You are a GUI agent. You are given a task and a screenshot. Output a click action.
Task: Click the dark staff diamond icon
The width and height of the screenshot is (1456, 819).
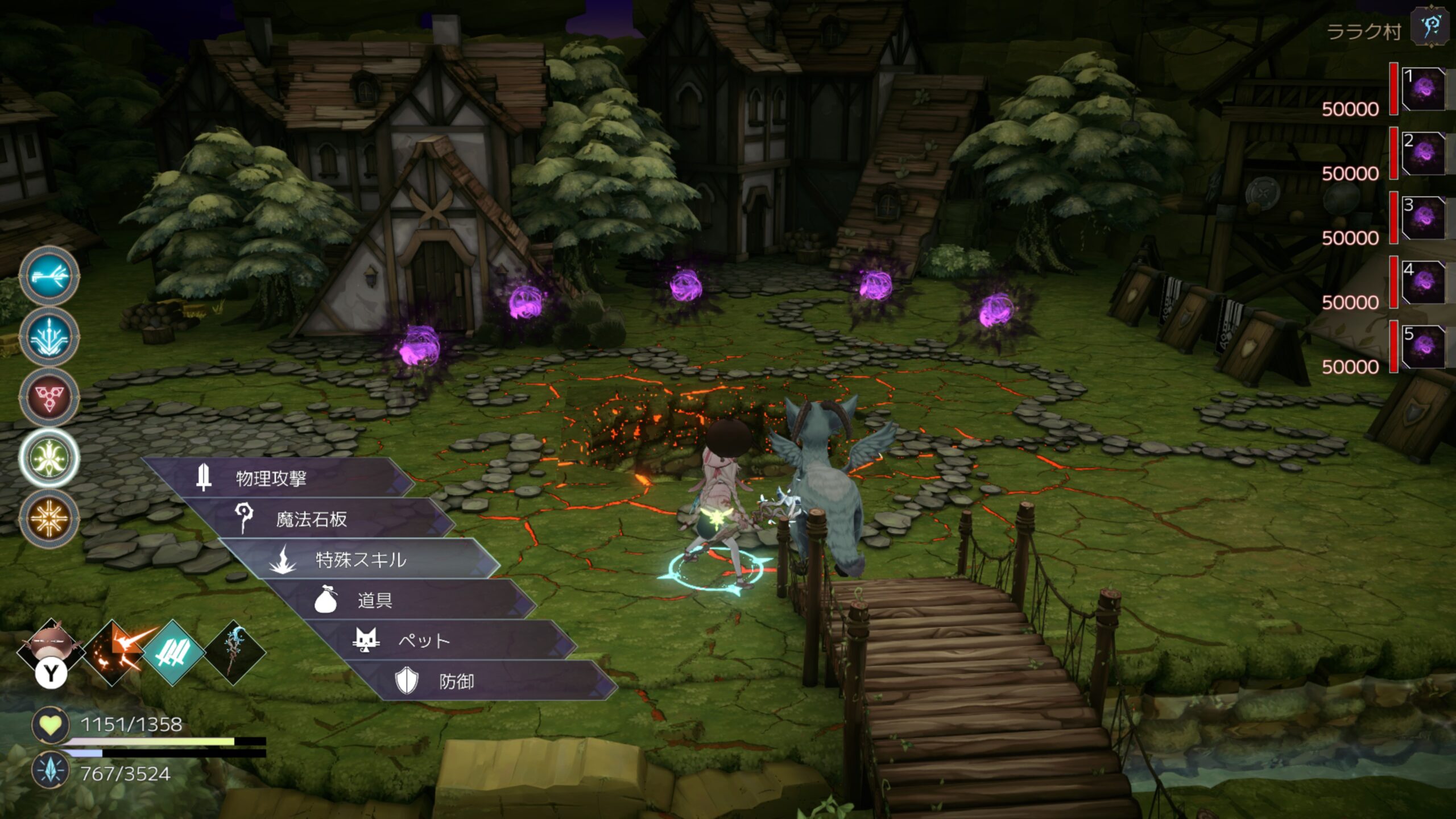pyautogui.click(x=234, y=652)
